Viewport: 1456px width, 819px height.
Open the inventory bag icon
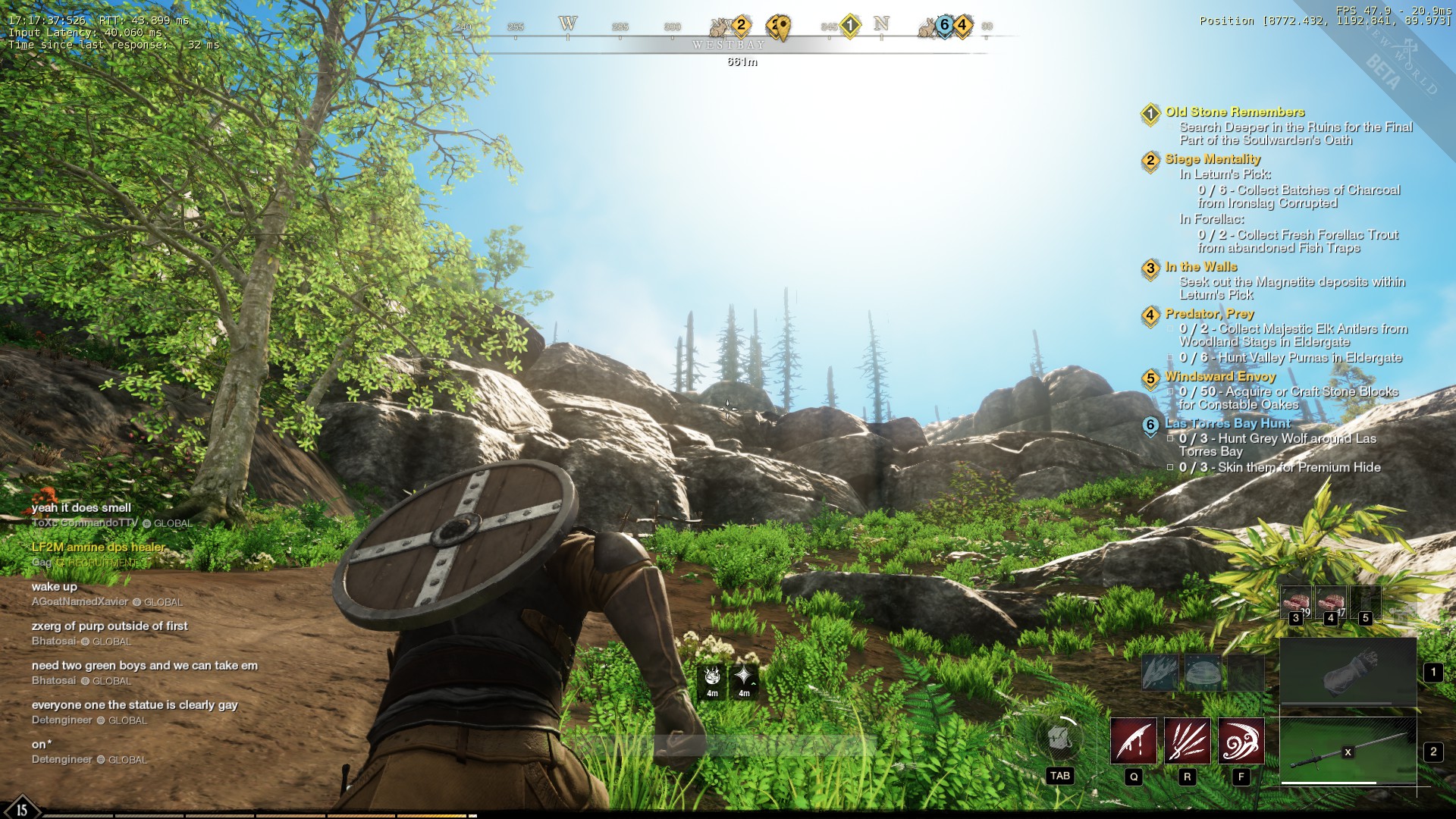(1060, 738)
